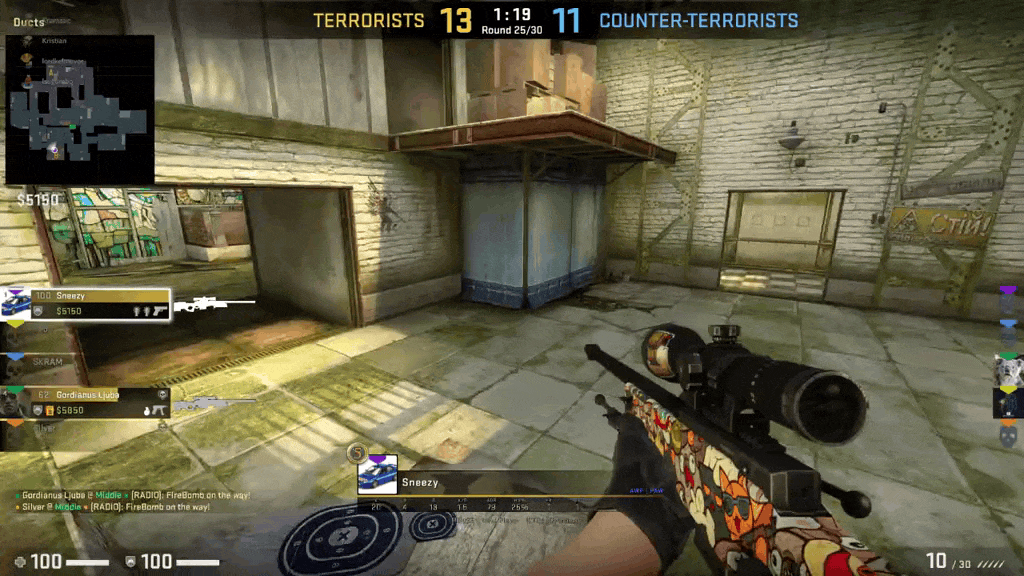
Task: Click the dark avatar with the yellow marker
Action: coord(1007,402)
